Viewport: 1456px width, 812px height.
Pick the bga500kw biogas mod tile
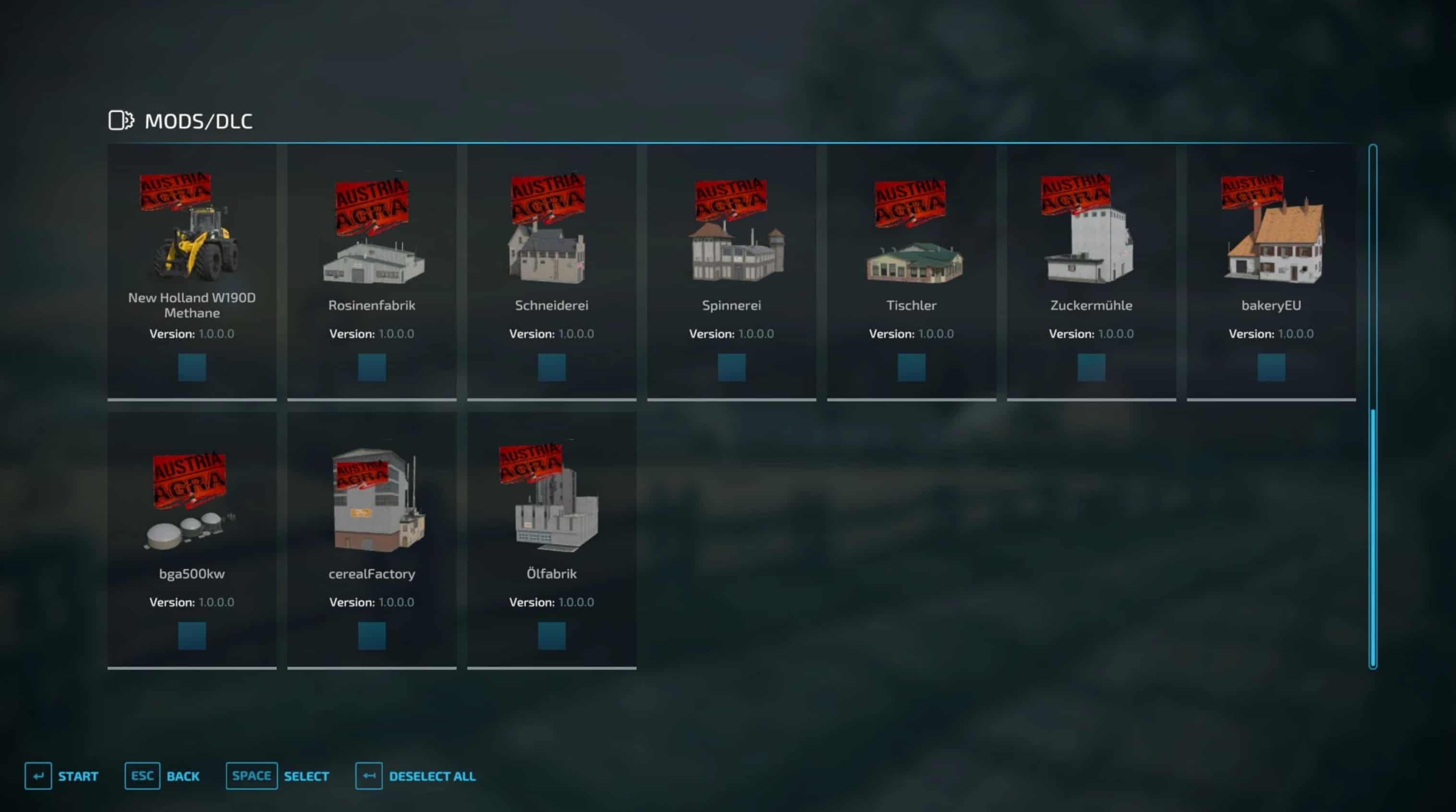click(192, 539)
